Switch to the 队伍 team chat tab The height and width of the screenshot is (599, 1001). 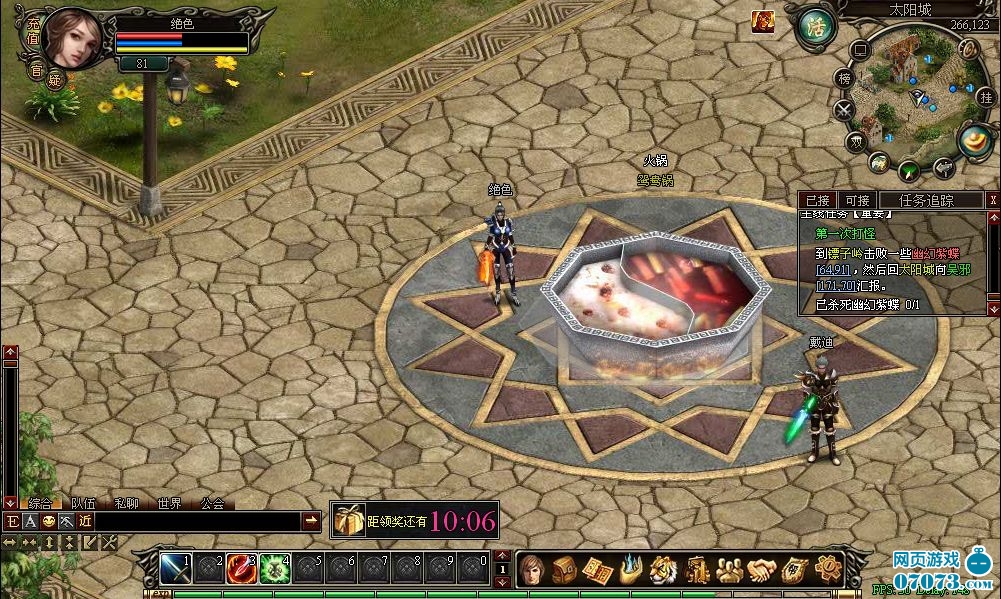(84, 504)
